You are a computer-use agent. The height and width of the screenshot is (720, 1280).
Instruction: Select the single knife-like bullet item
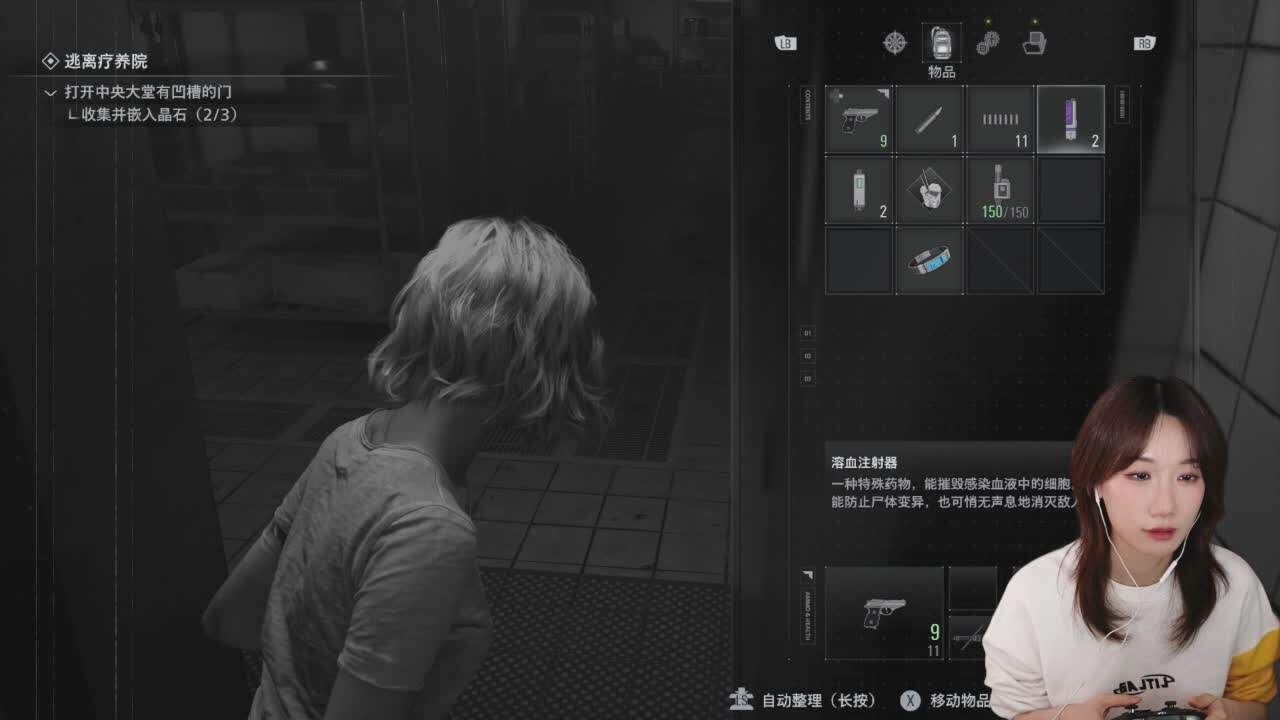point(929,120)
